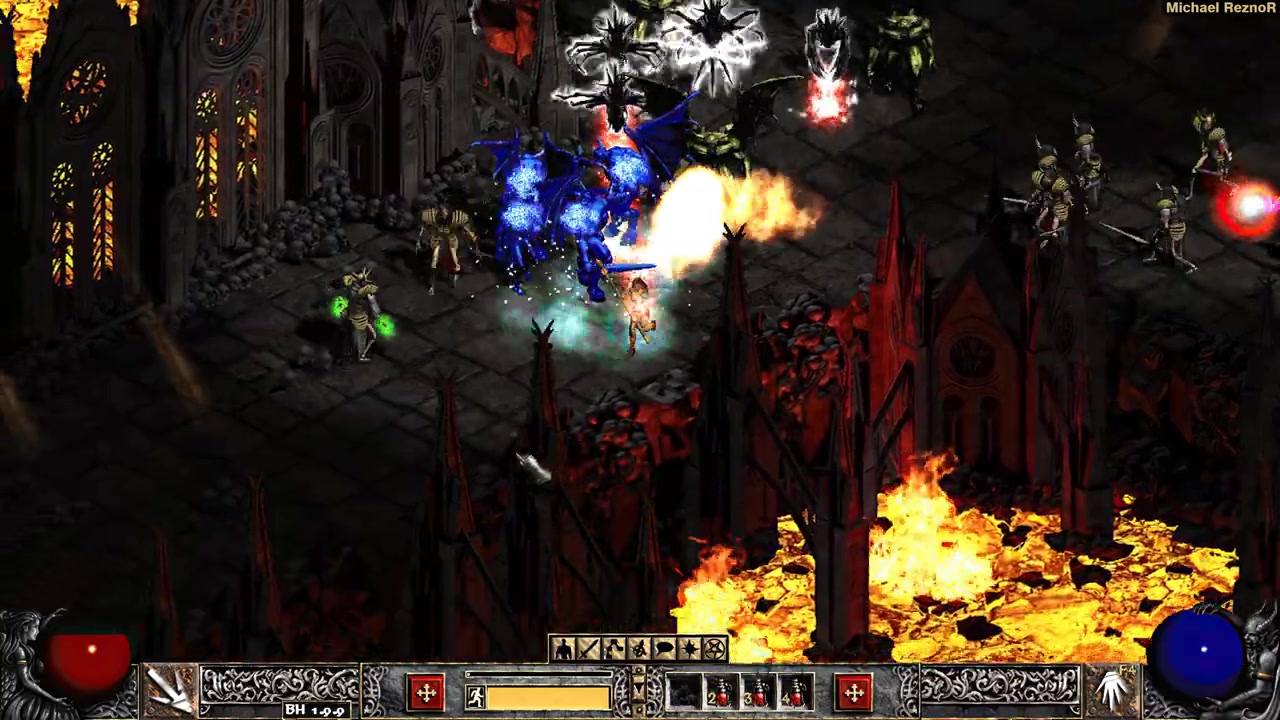Open the quest log star icon
The width and height of the screenshot is (1280, 720).
(x=689, y=650)
